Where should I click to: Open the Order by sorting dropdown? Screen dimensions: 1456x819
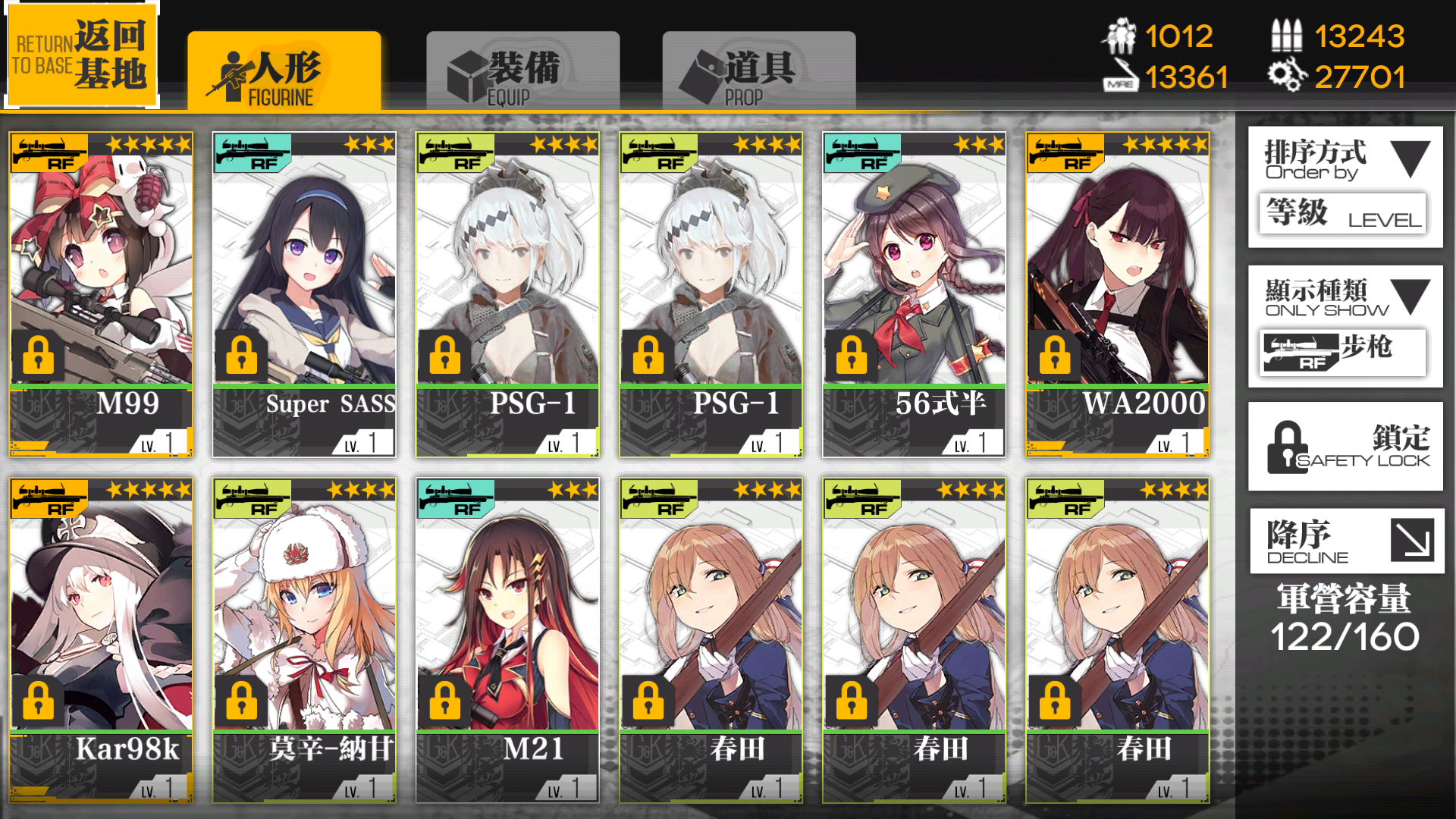tap(1345, 186)
